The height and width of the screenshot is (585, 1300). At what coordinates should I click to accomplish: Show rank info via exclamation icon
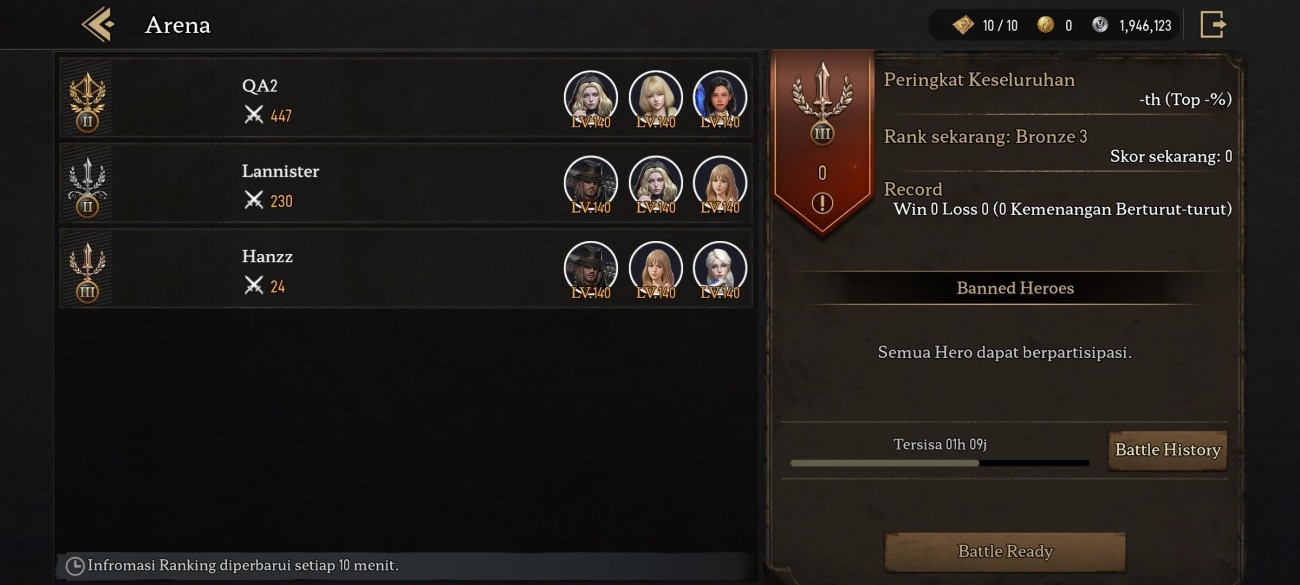(822, 204)
